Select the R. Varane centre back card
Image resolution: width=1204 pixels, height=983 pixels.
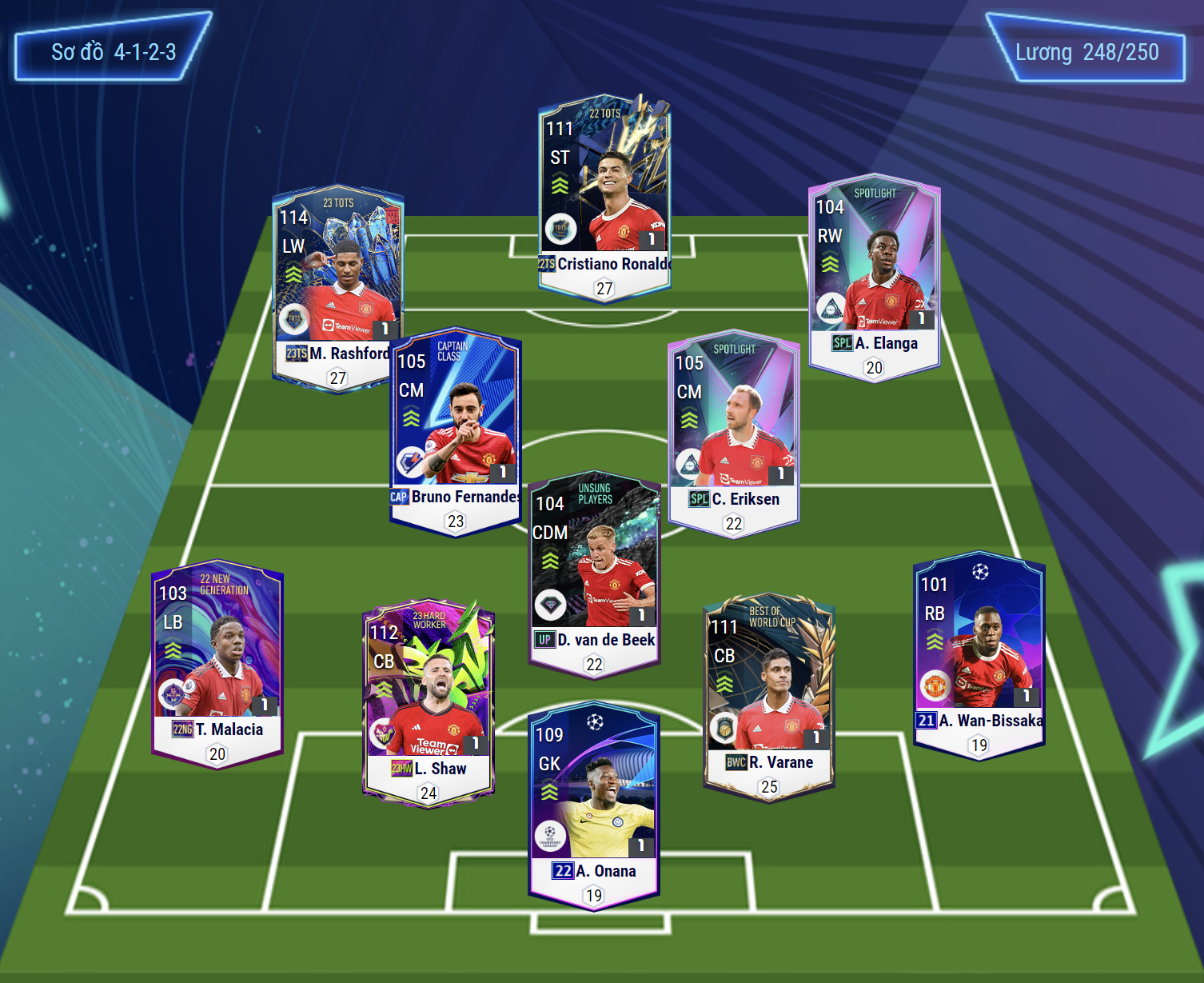[769, 696]
